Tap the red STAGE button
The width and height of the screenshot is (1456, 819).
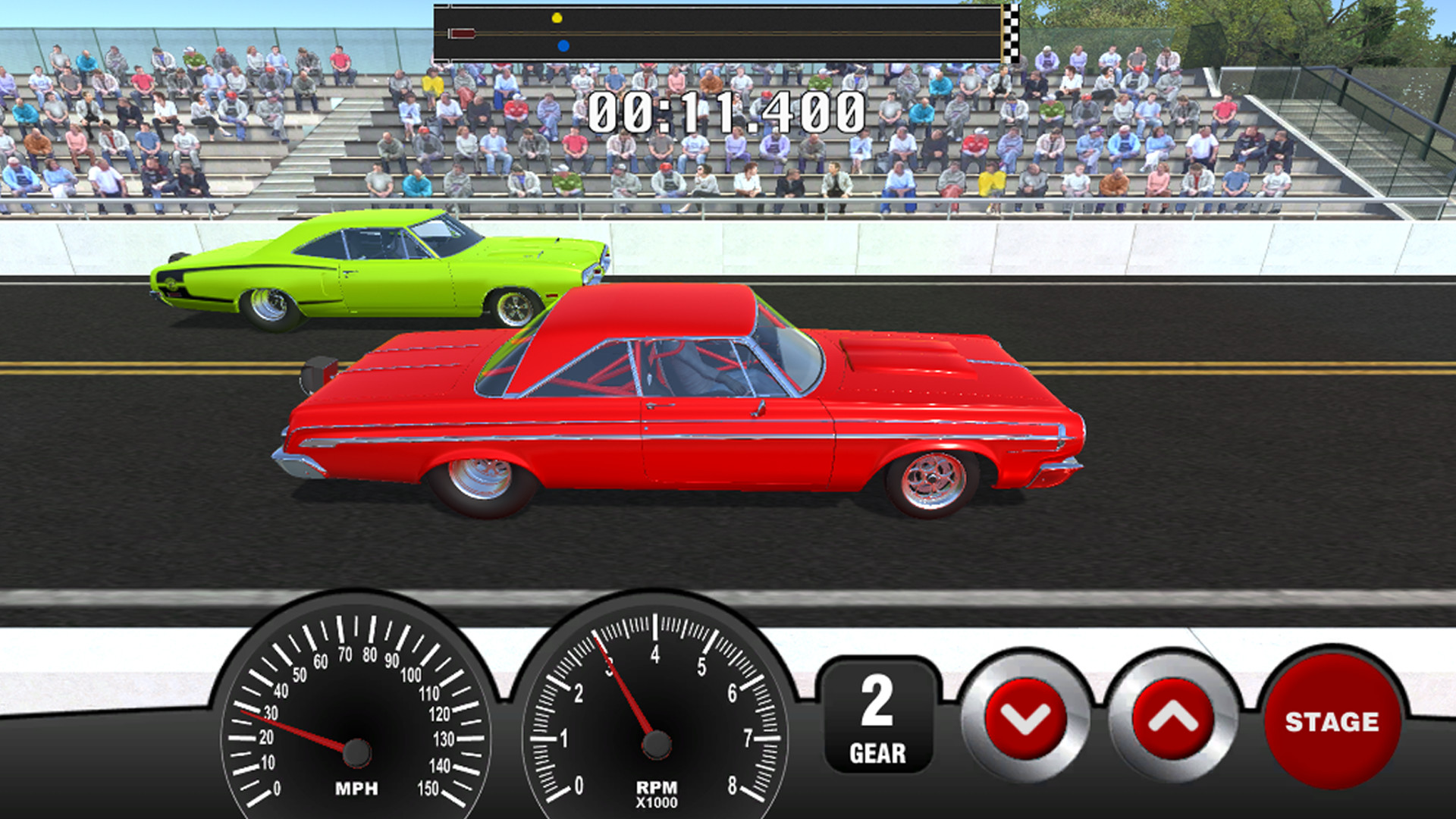[x=1332, y=721]
